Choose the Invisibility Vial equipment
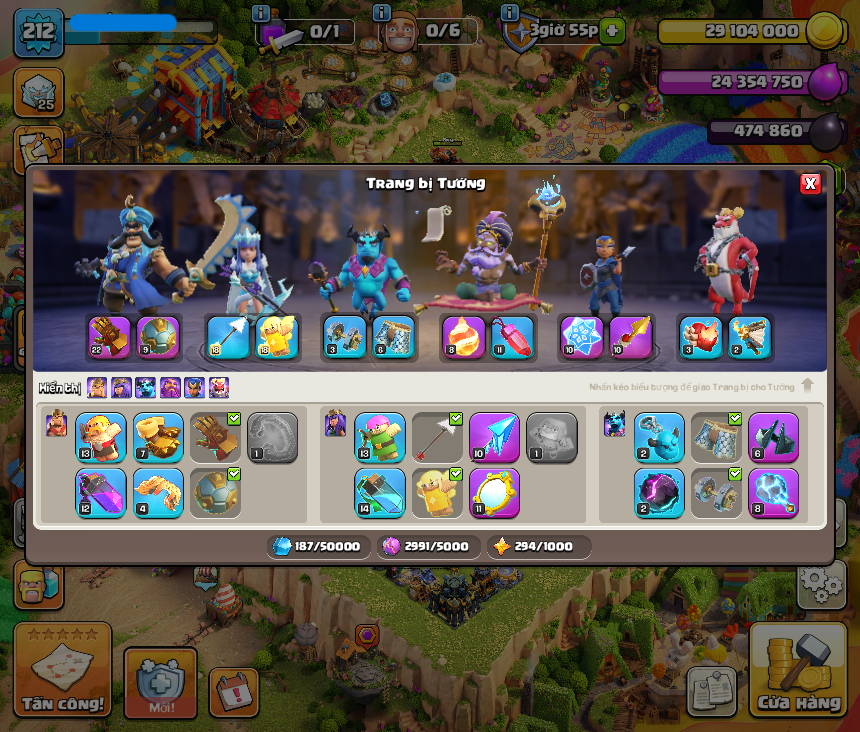860x732 pixels. pyautogui.click(x=380, y=493)
